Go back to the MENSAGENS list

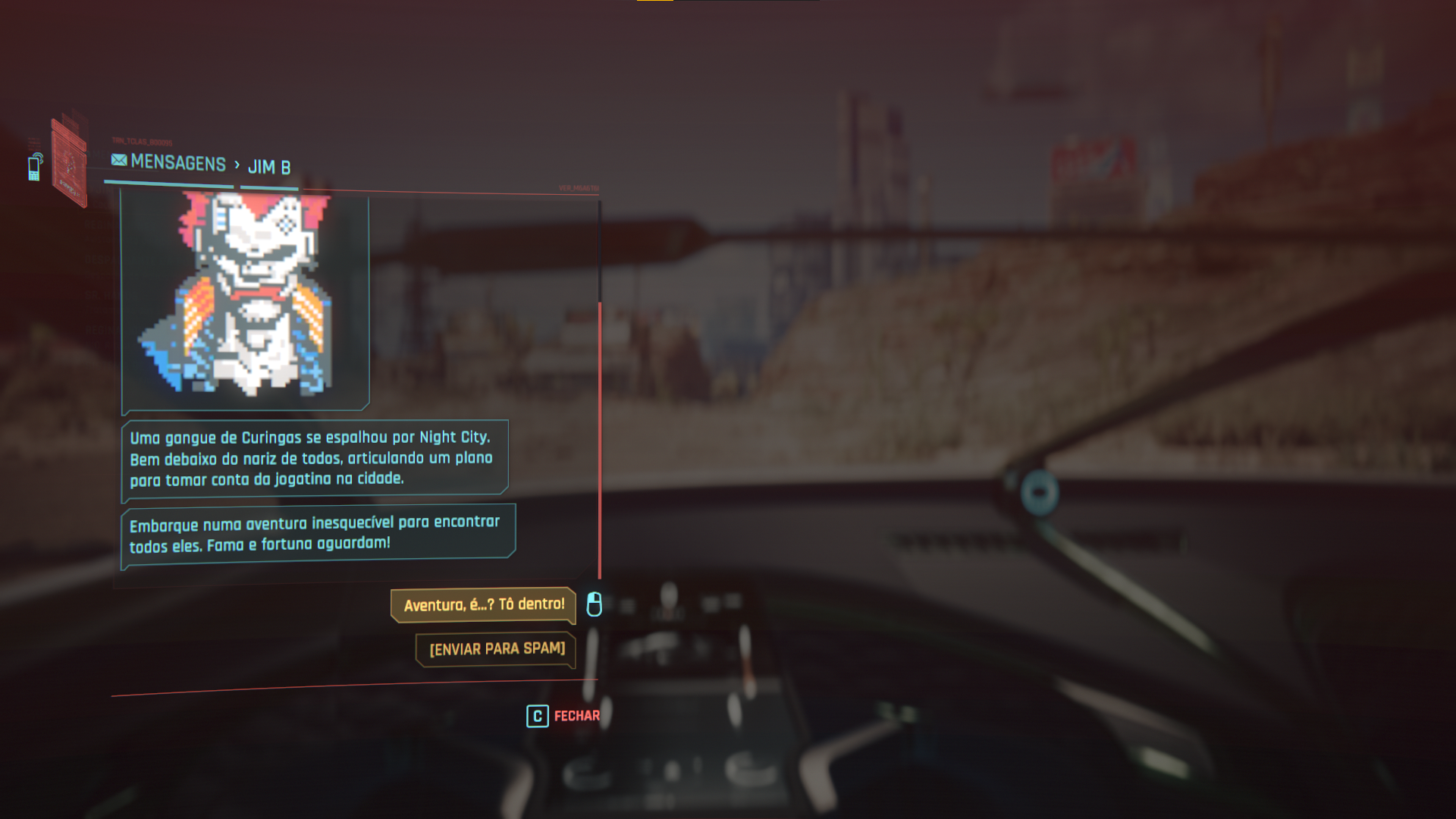[x=169, y=162]
